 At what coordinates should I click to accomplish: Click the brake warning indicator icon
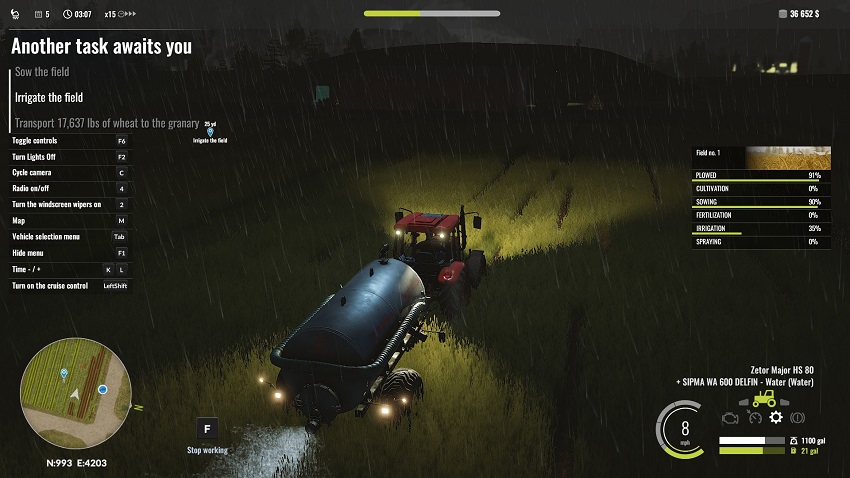[x=798, y=416]
